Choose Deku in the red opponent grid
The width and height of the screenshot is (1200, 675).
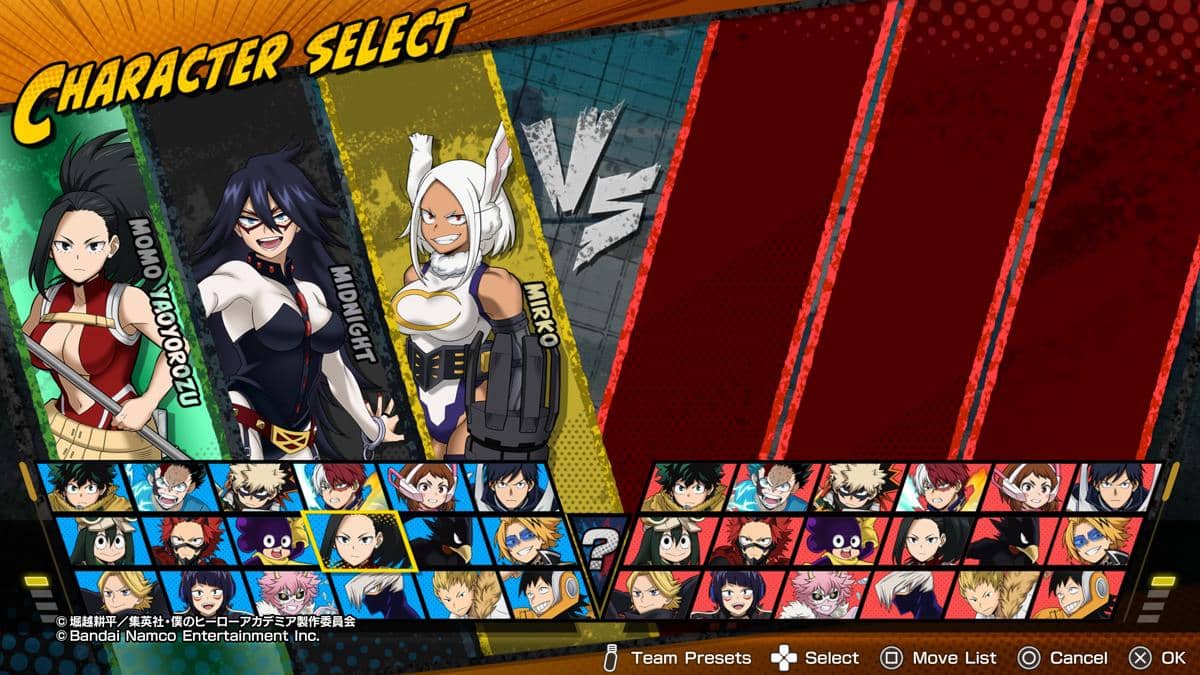pos(687,487)
